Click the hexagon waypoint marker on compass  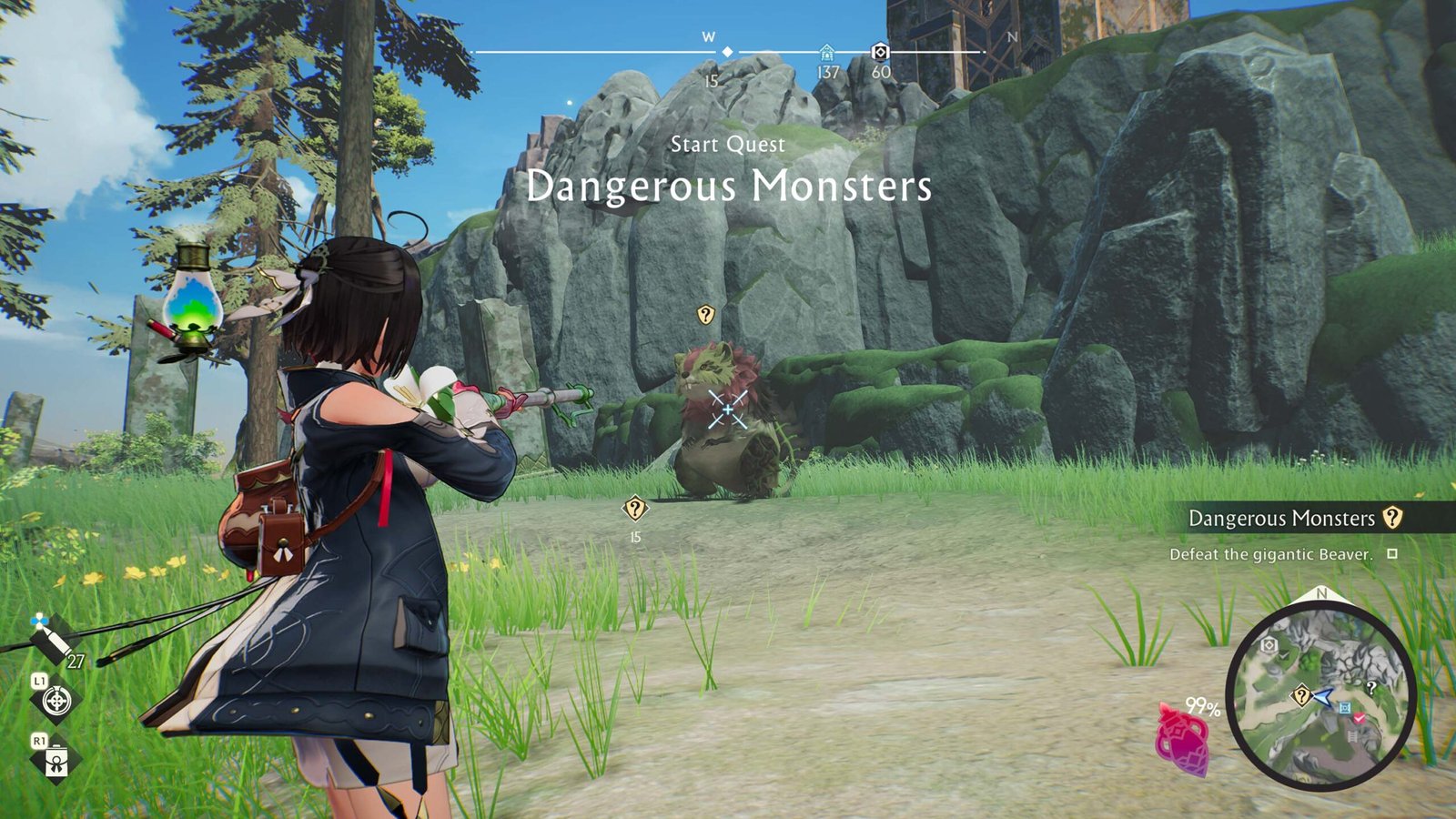click(879, 52)
